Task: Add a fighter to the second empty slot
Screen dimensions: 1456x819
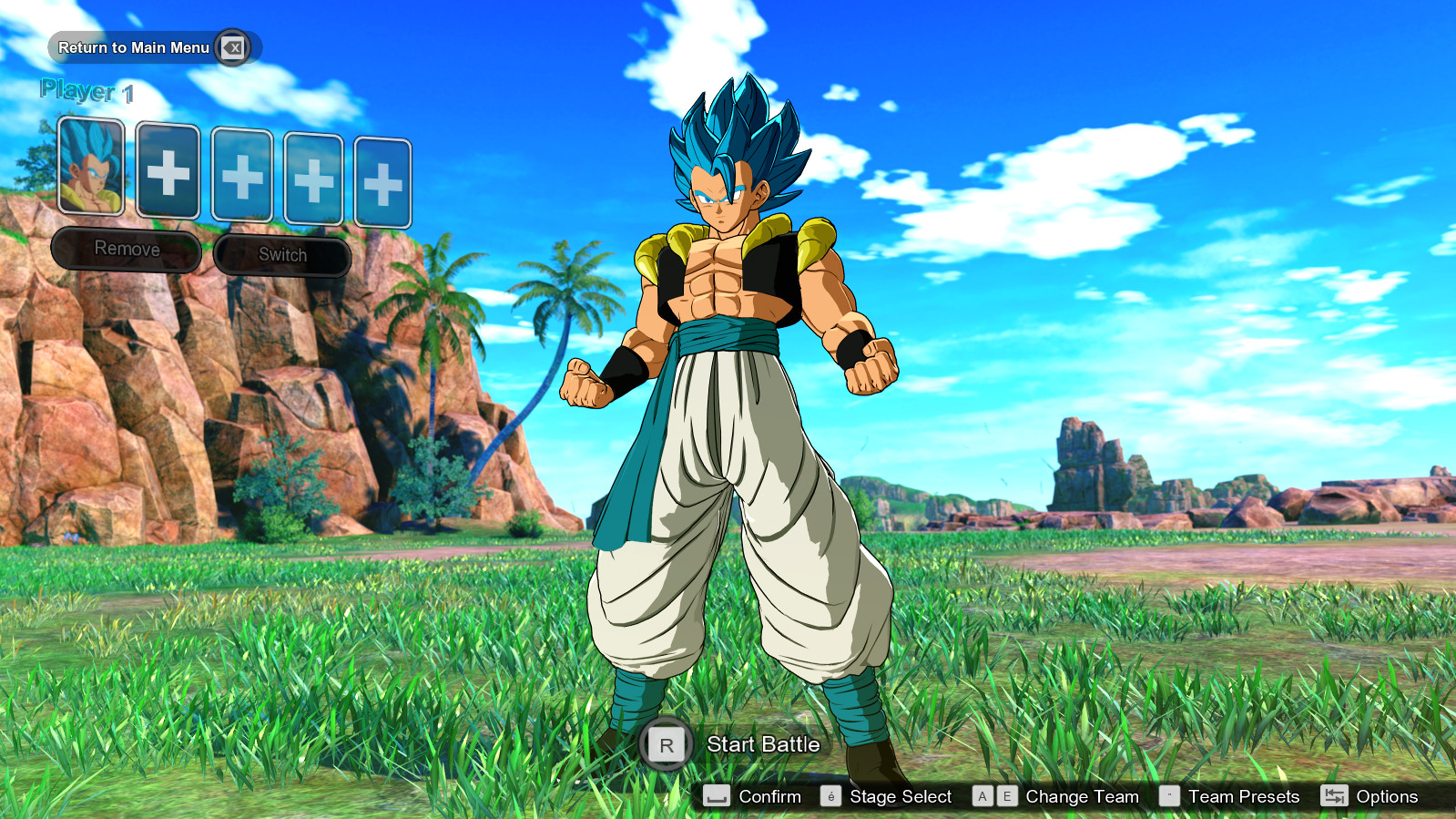Action: coord(168,173)
